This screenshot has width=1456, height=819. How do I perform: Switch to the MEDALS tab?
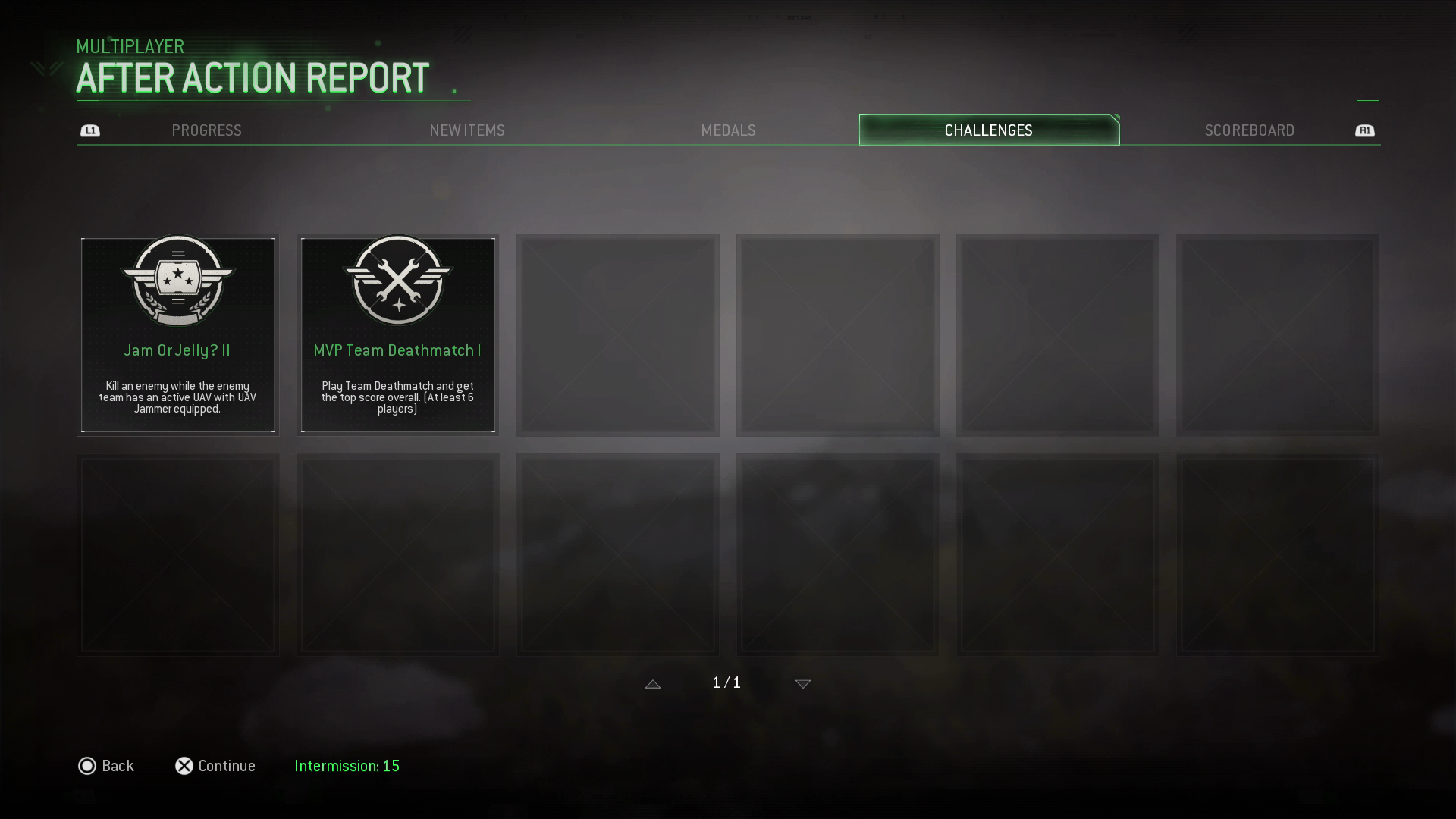pyautogui.click(x=728, y=130)
